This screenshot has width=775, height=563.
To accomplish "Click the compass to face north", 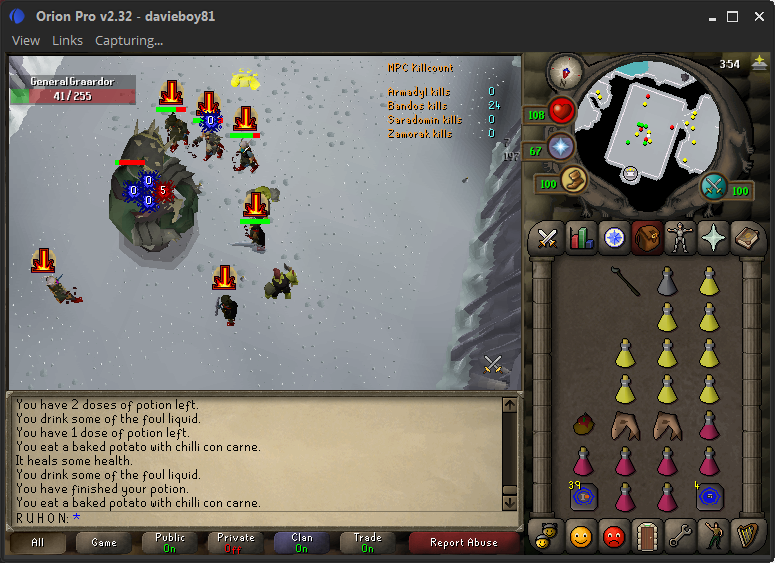I will click(566, 70).
